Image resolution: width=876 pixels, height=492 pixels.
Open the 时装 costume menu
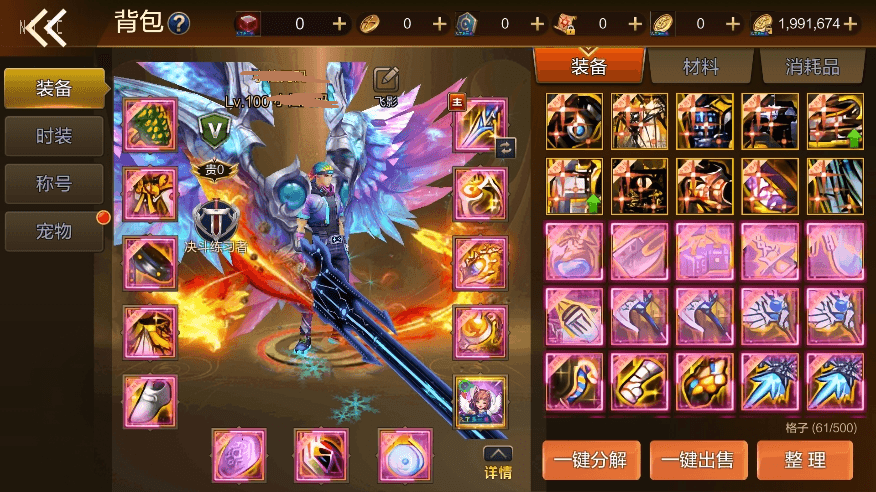pyautogui.click(x=54, y=136)
